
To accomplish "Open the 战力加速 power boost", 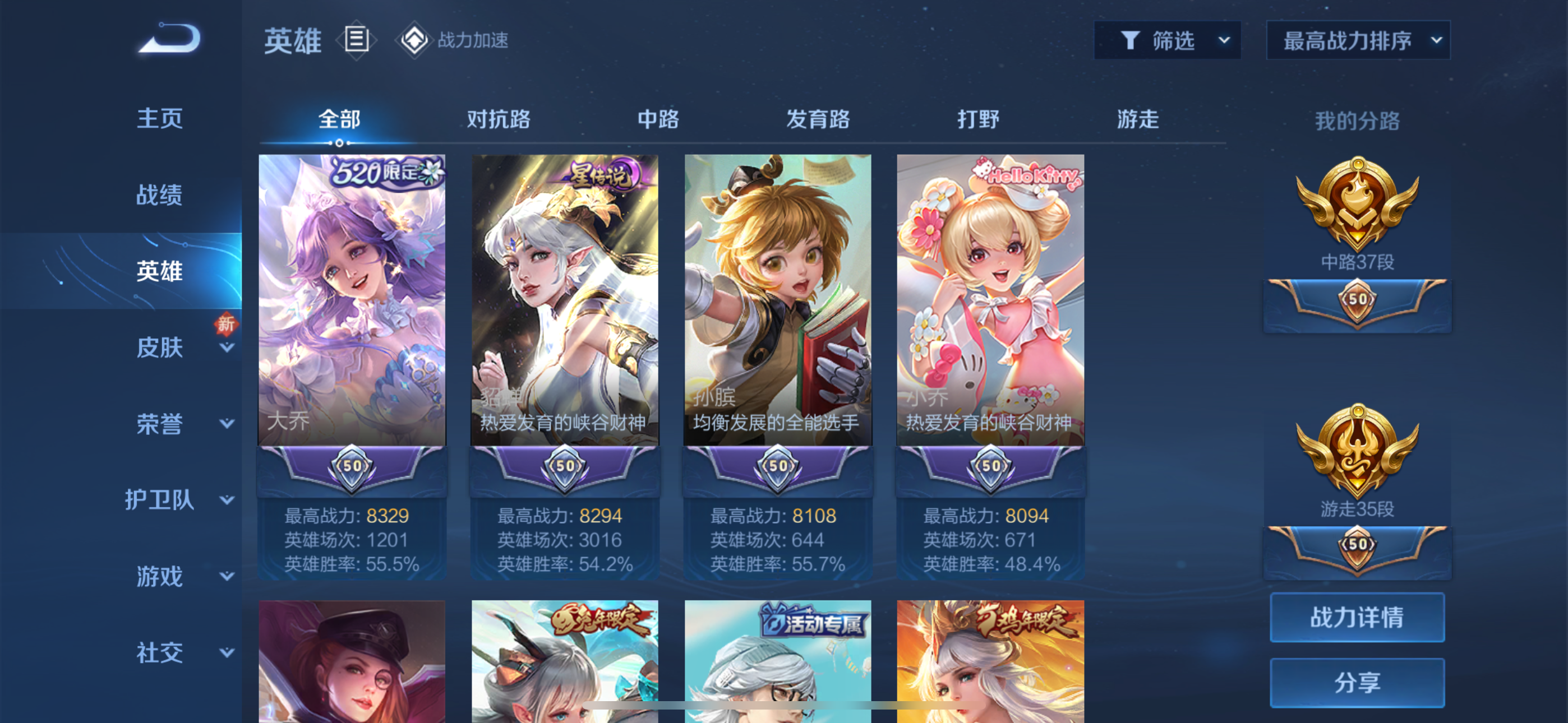I will tap(454, 40).
